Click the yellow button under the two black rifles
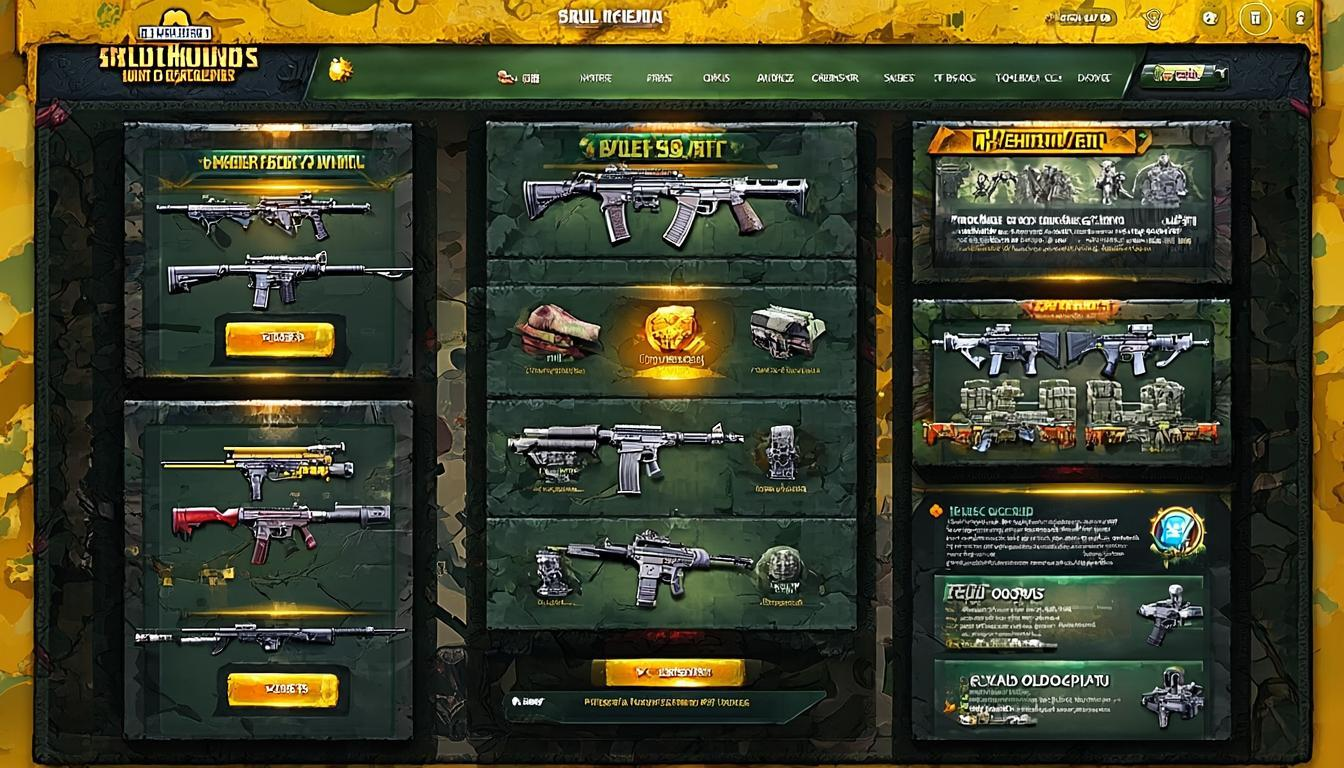 [279, 338]
